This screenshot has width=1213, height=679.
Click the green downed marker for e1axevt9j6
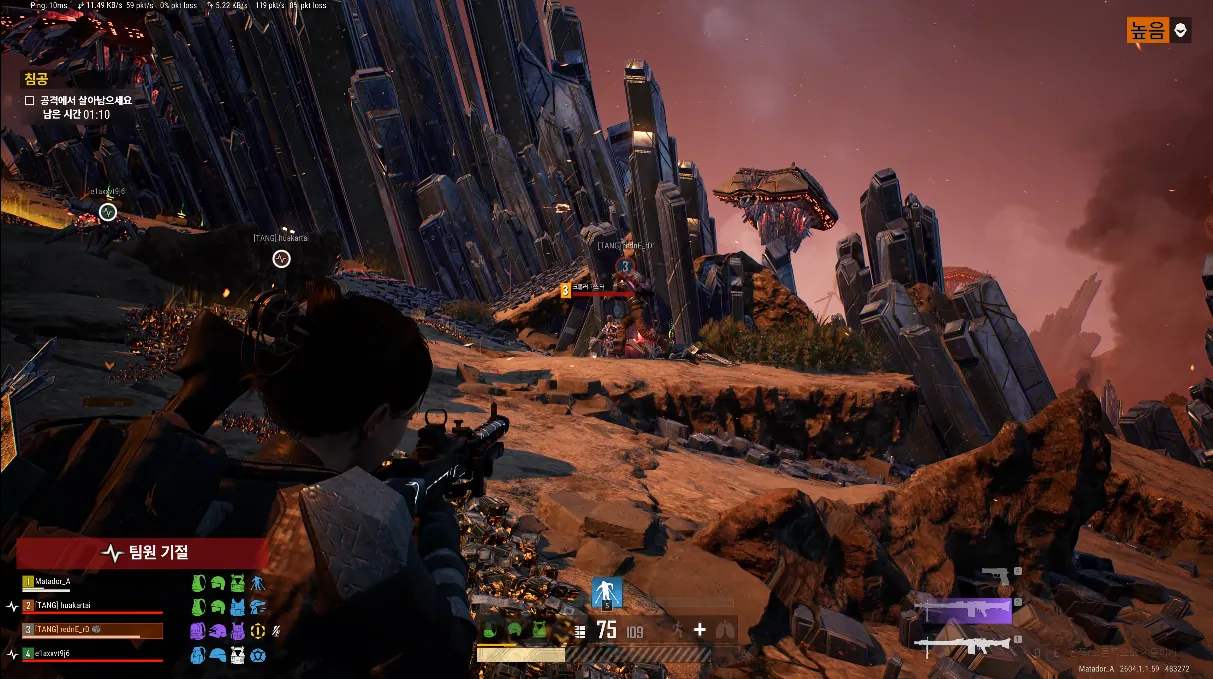pyautogui.click(x=108, y=211)
